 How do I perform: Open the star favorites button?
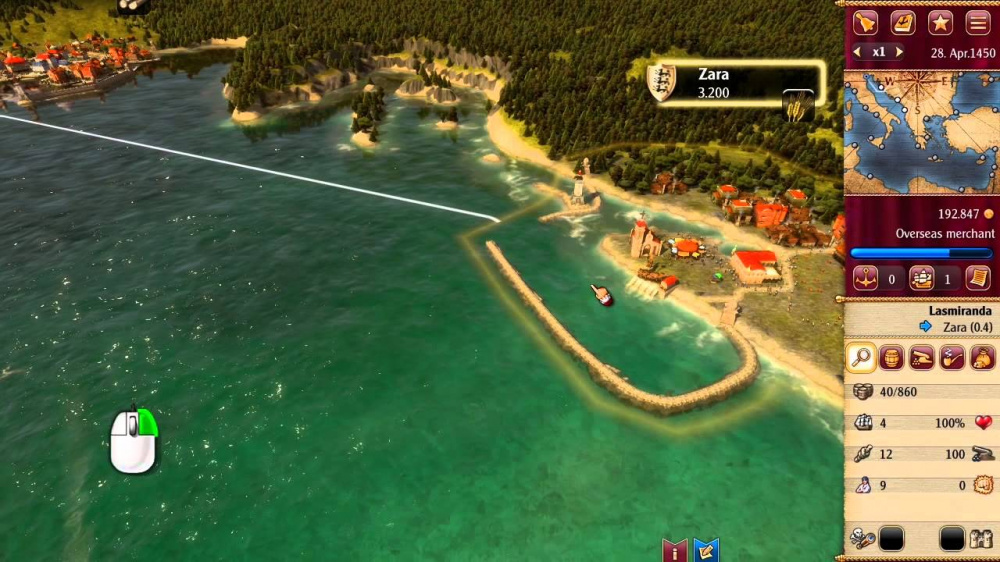940,22
